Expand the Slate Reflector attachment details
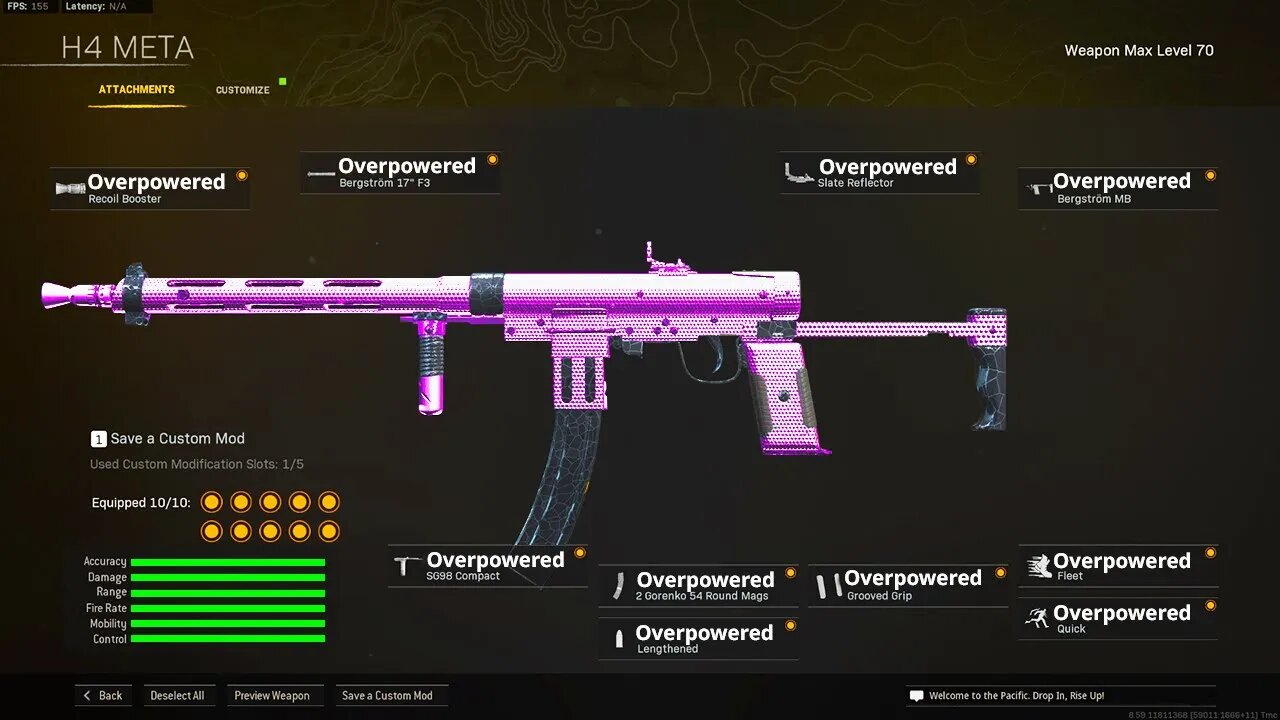The width and height of the screenshot is (1280, 720). pos(971,158)
